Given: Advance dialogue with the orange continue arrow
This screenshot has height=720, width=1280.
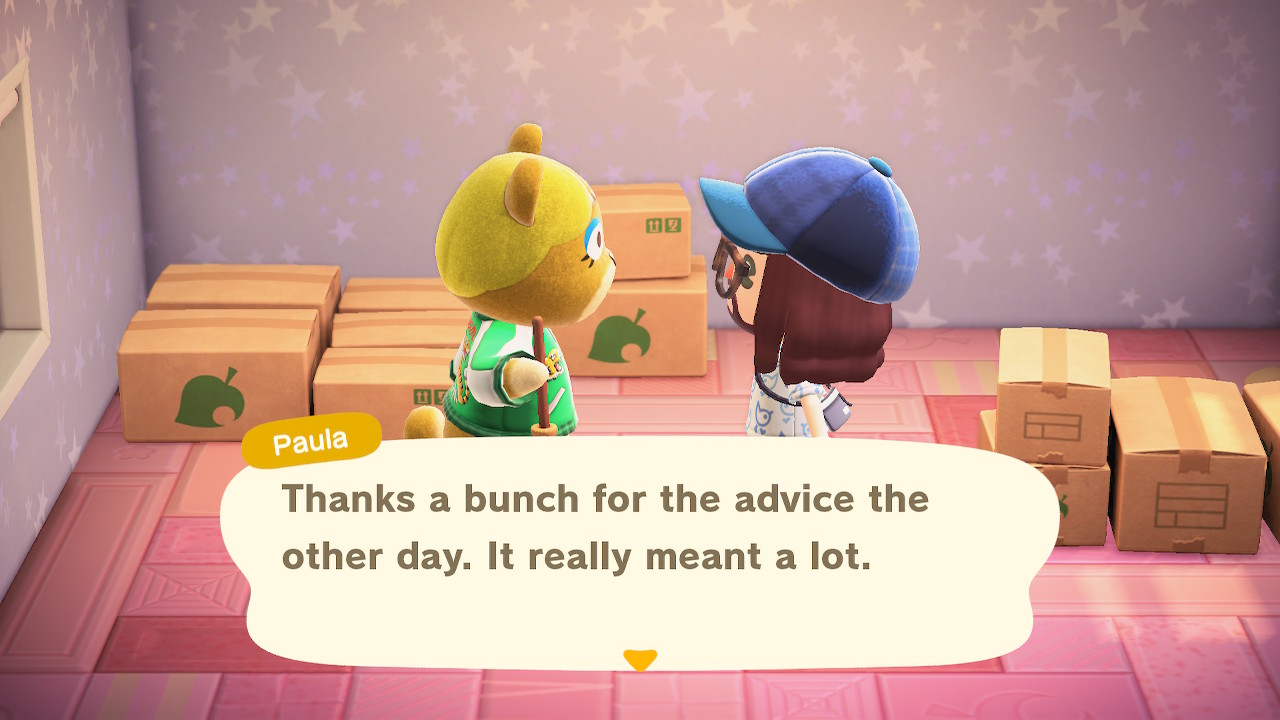Looking at the screenshot, I should pyautogui.click(x=640, y=660).
